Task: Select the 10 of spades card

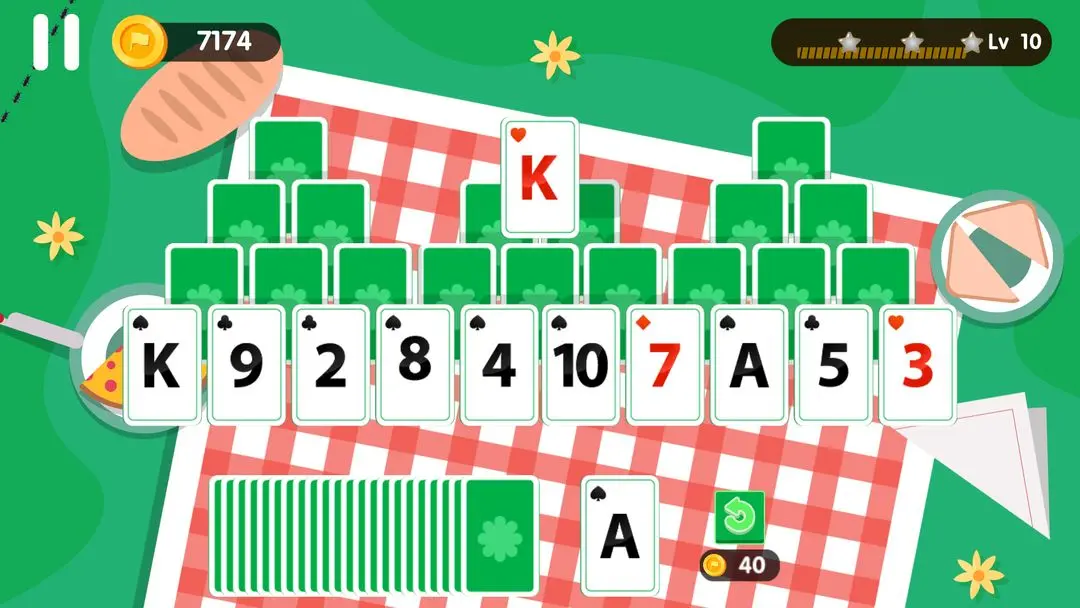Action: pos(582,365)
